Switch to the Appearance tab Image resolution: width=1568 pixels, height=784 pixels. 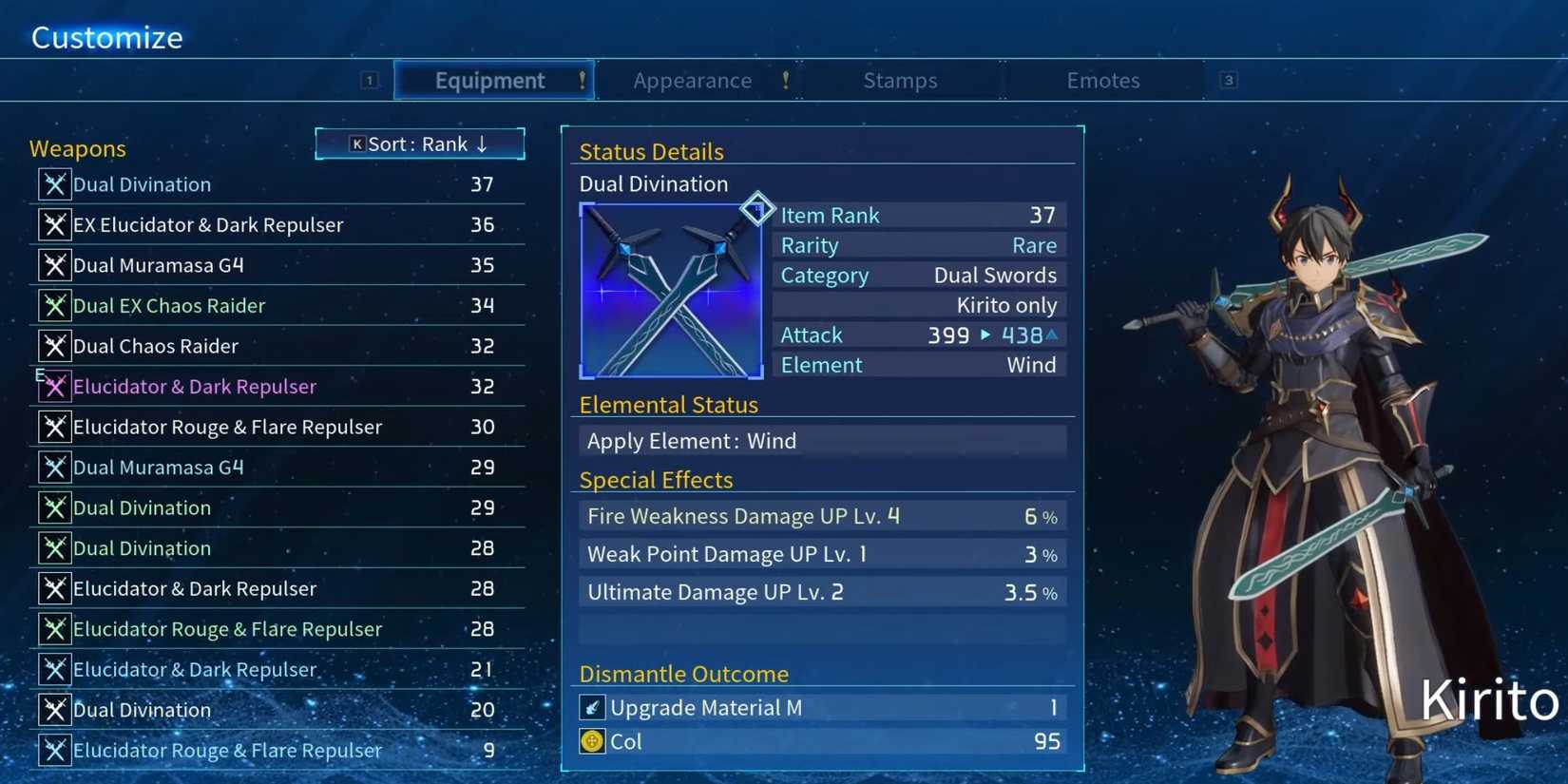[693, 80]
